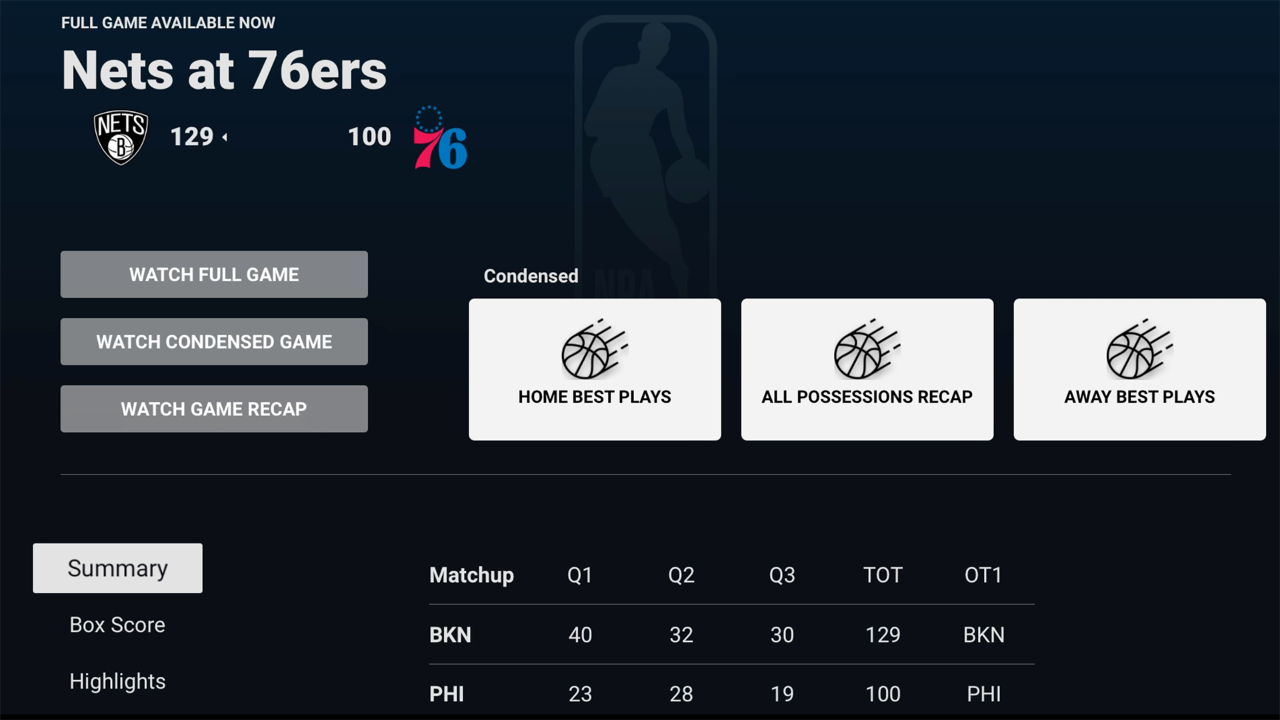This screenshot has height=720, width=1280.
Task: Open the Home Best Plays card
Action: coord(594,369)
